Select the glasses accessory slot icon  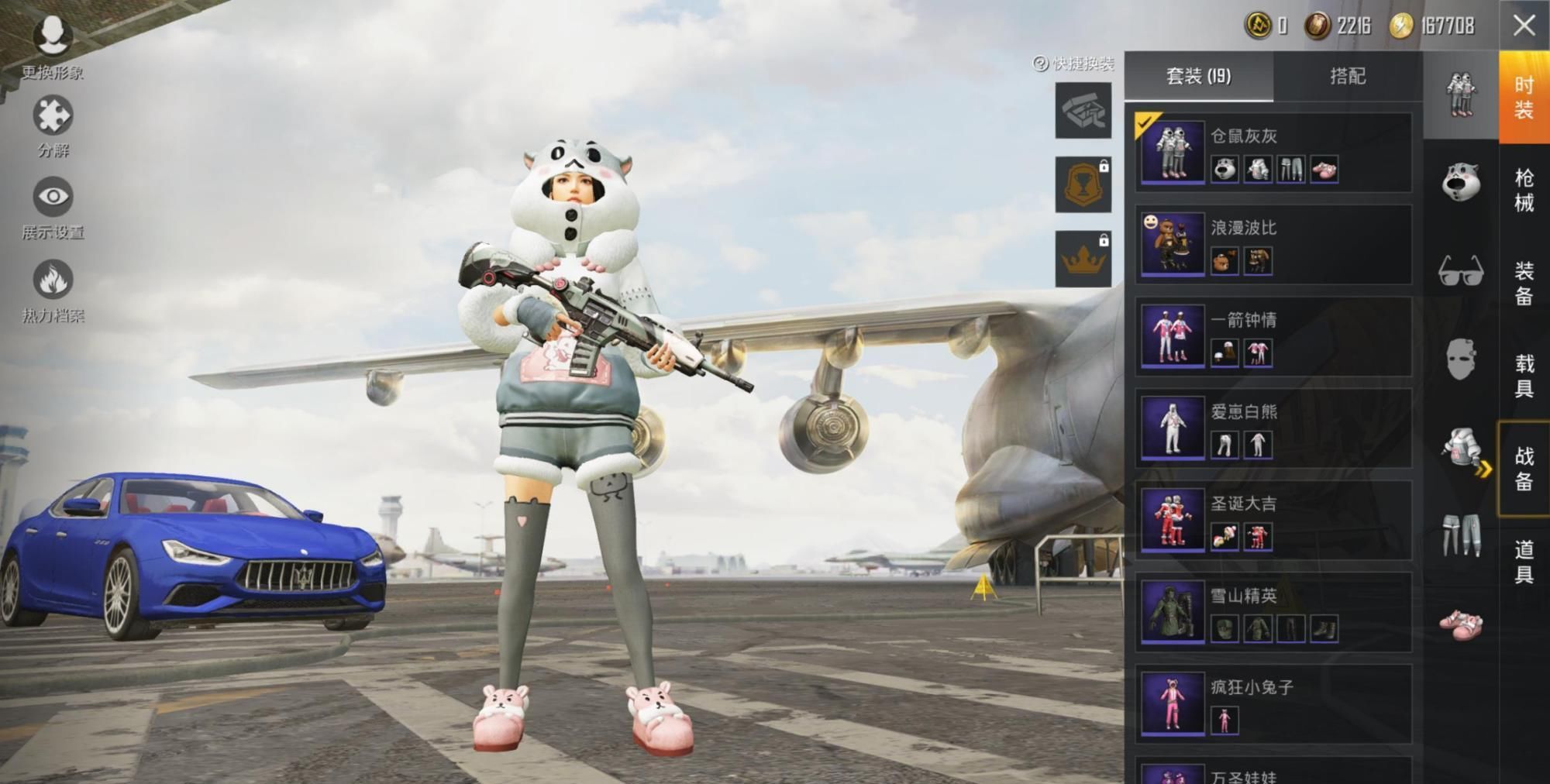[x=1461, y=271]
